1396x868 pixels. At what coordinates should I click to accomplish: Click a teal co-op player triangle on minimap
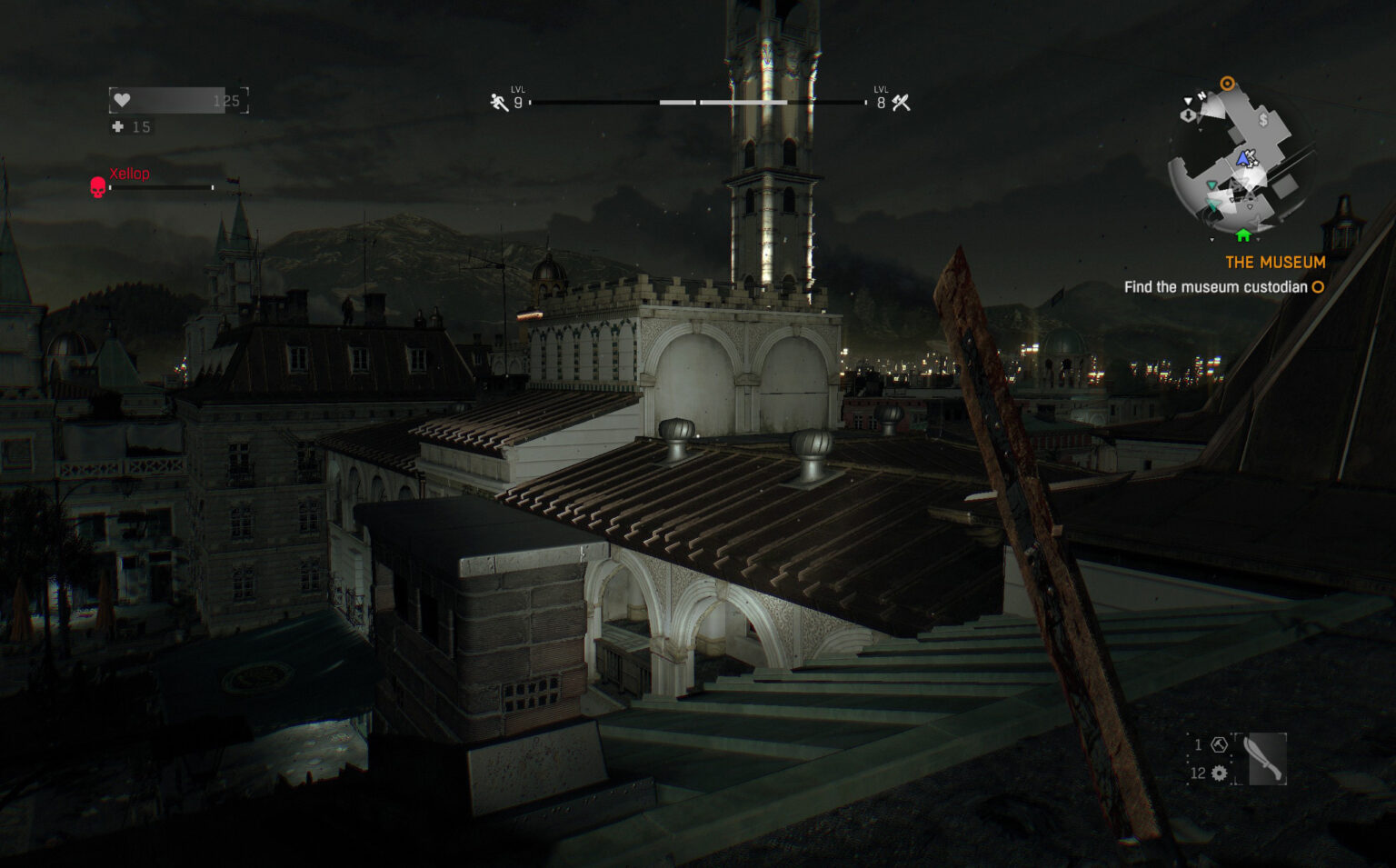coord(1212,185)
